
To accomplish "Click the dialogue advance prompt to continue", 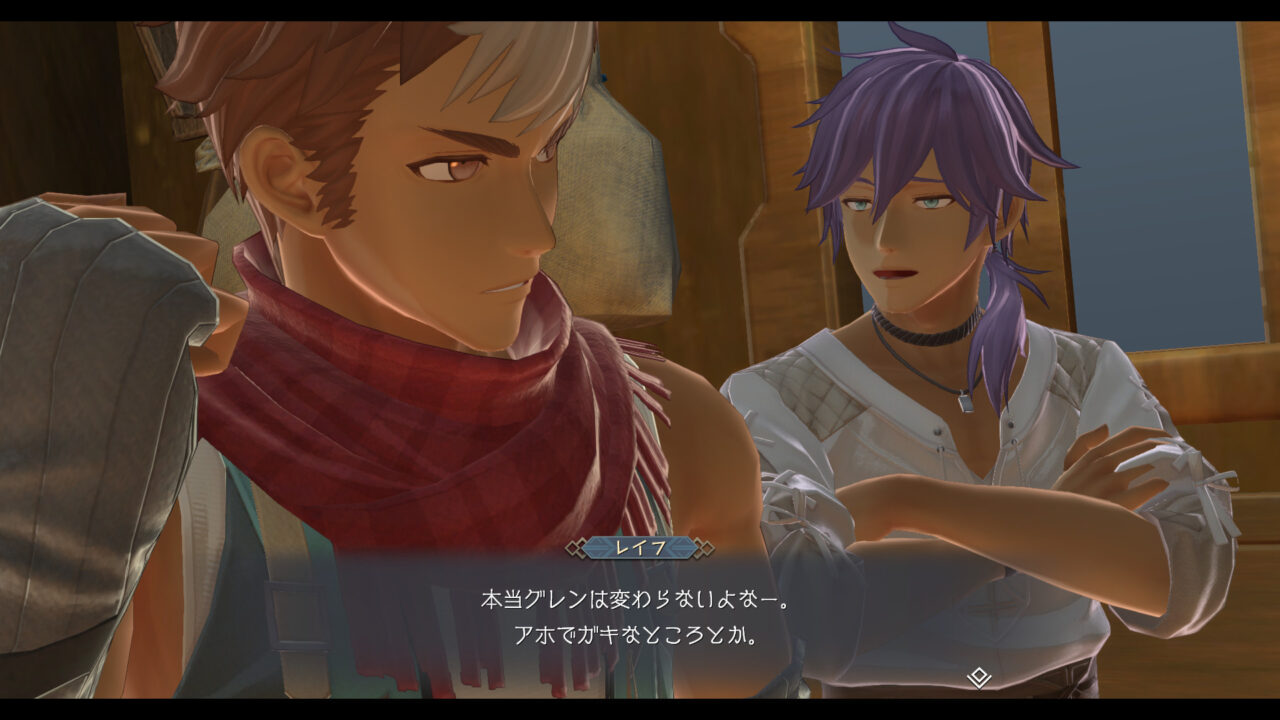I will pyautogui.click(x=979, y=678).
